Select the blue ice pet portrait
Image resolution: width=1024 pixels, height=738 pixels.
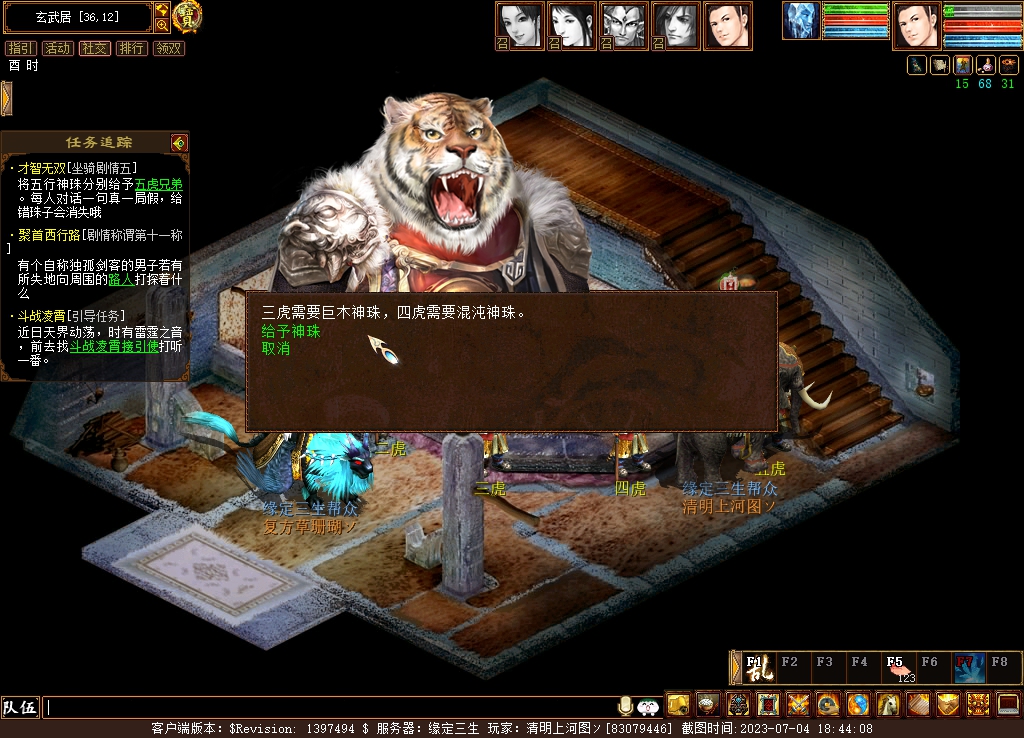pos(800,21)
